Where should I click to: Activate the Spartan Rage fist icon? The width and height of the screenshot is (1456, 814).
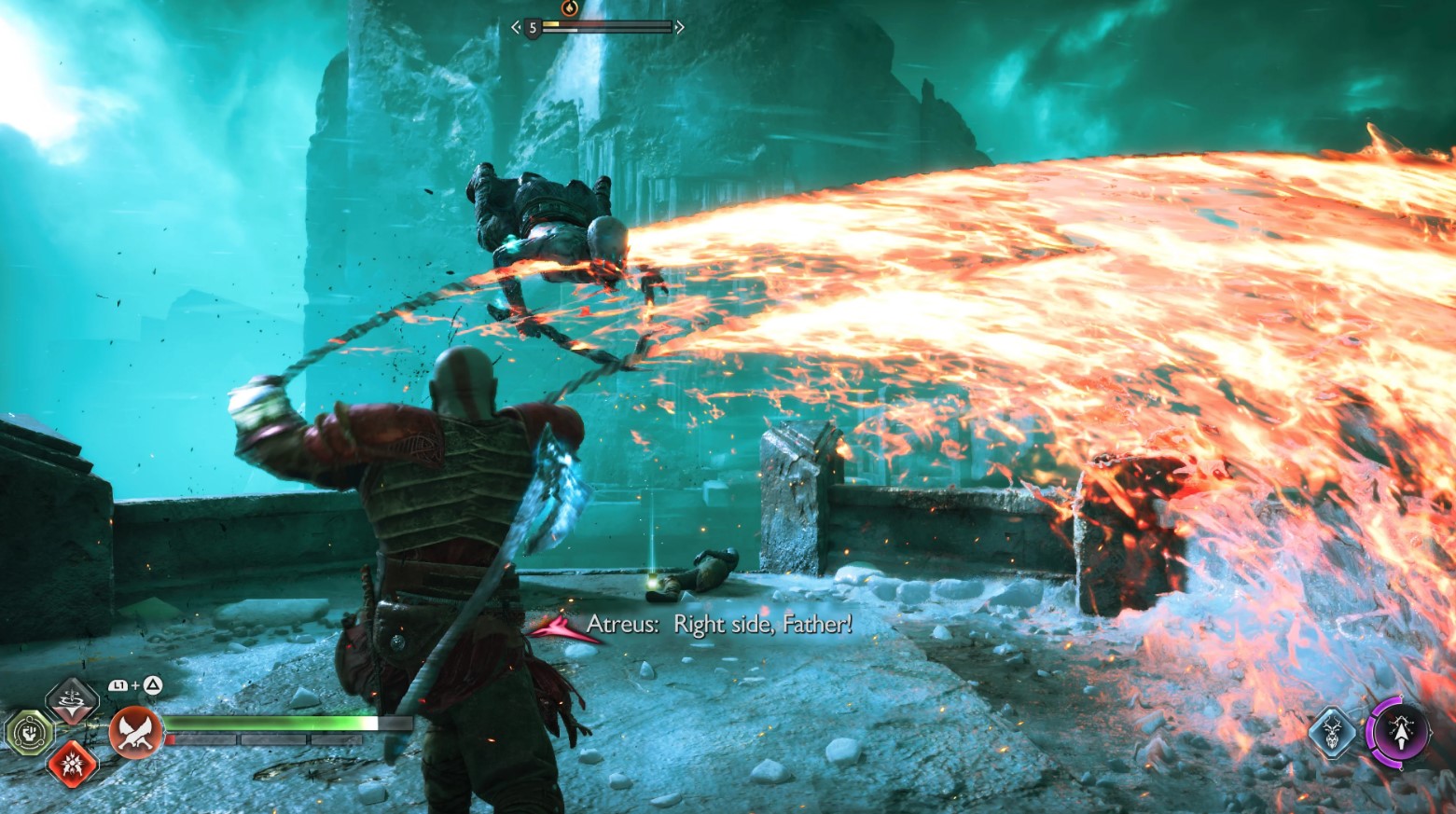coord(30,732)
